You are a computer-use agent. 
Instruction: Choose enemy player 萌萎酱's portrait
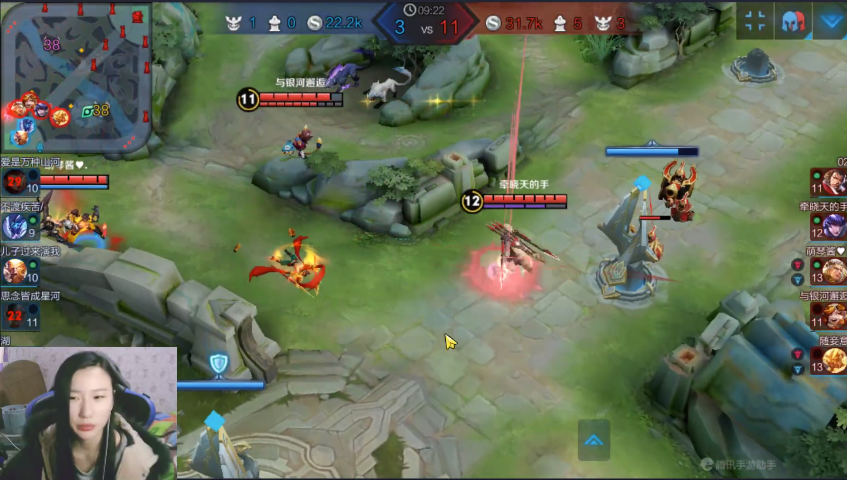834,271
